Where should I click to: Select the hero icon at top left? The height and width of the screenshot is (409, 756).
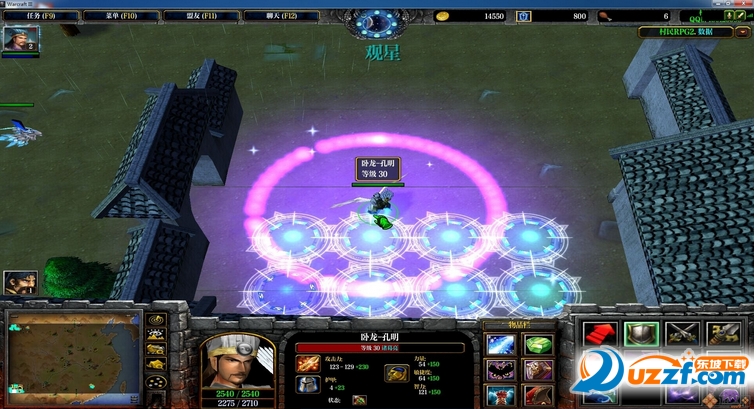17,40
